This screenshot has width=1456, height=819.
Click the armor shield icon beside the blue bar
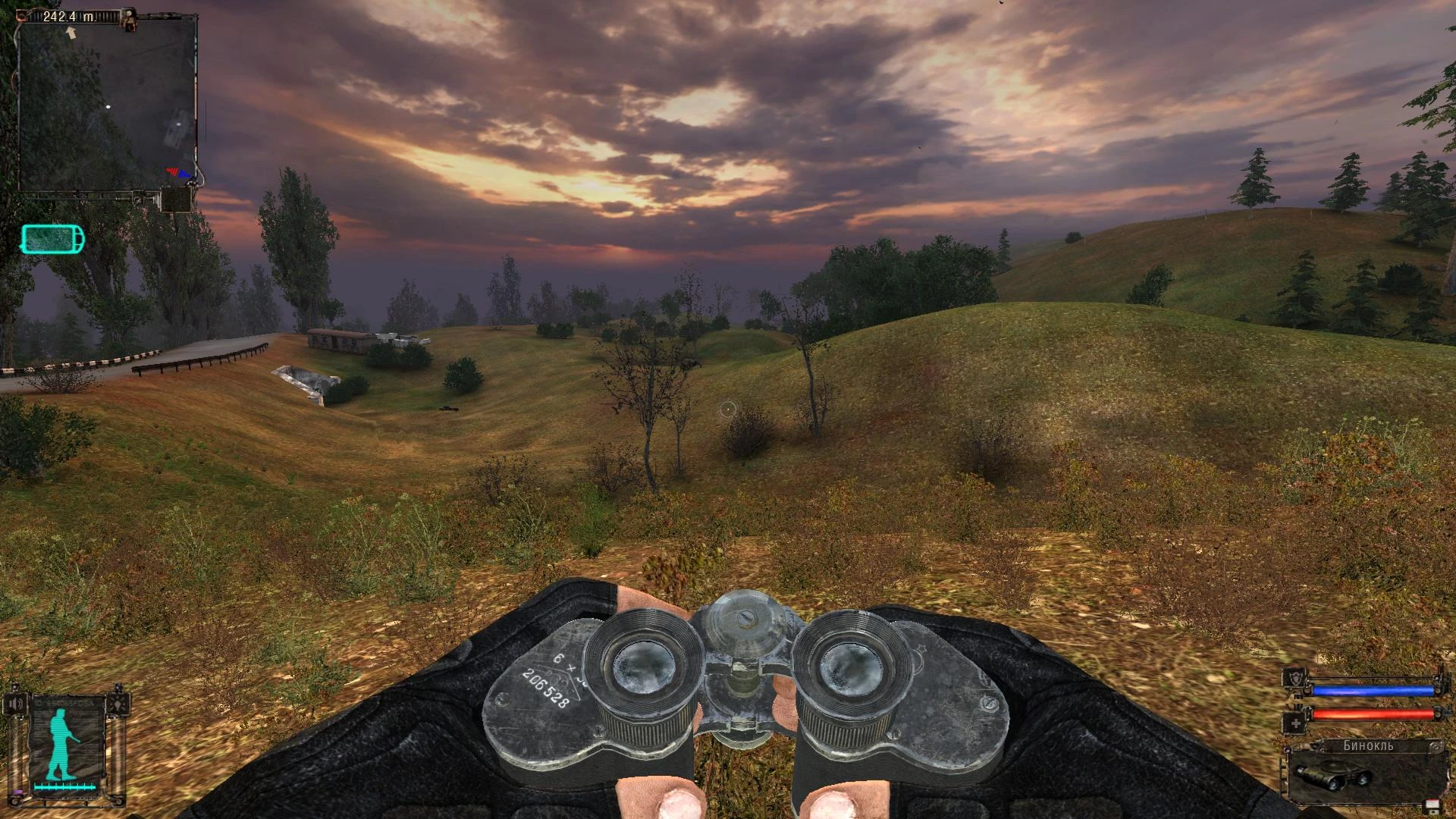click(1296, 679)
